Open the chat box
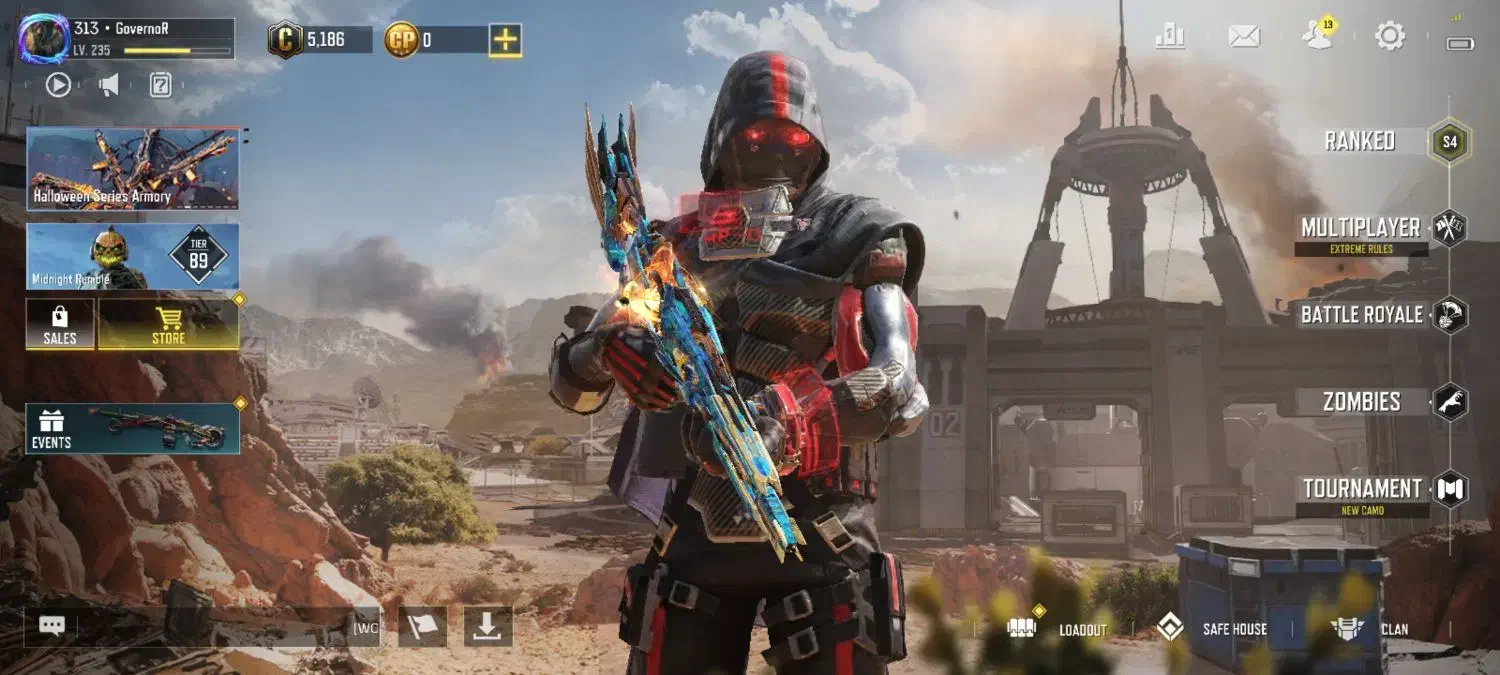 52,626
